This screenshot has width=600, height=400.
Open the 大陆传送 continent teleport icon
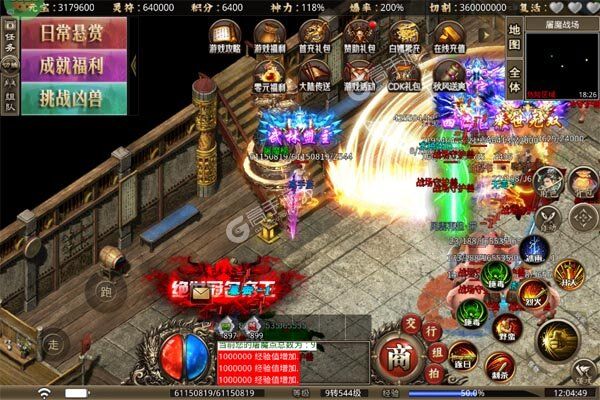pyautogui.click(x=314, y=77)
